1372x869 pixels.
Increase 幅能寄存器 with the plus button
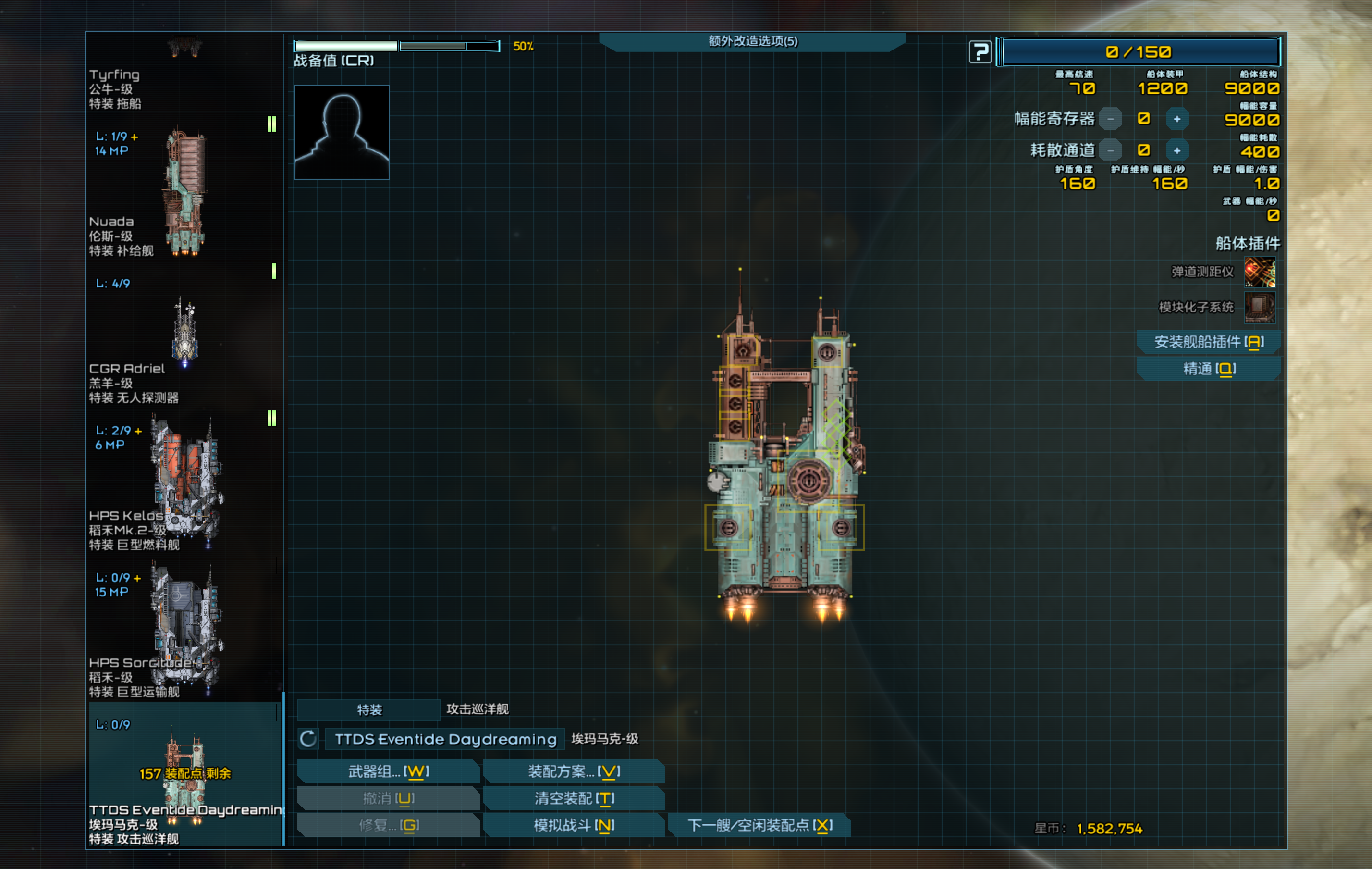point(1176,119)
